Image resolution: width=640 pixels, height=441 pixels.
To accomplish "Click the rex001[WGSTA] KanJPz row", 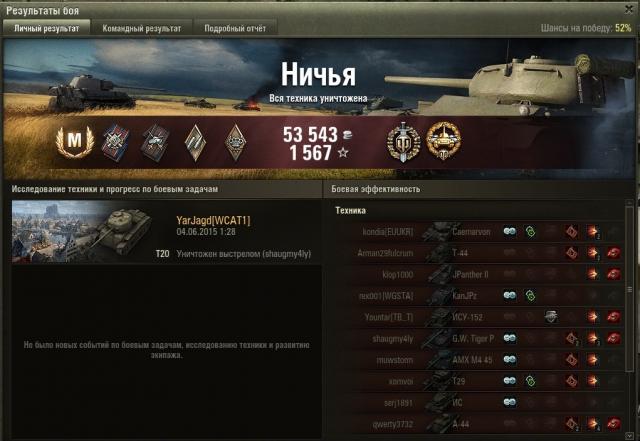I will [x=478, y=295].
